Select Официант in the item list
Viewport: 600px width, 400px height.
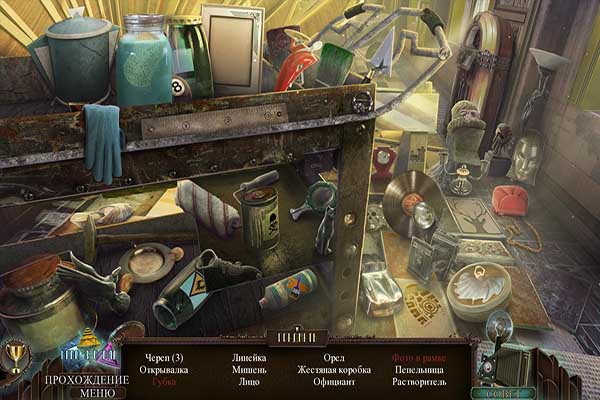click(334, 382)
